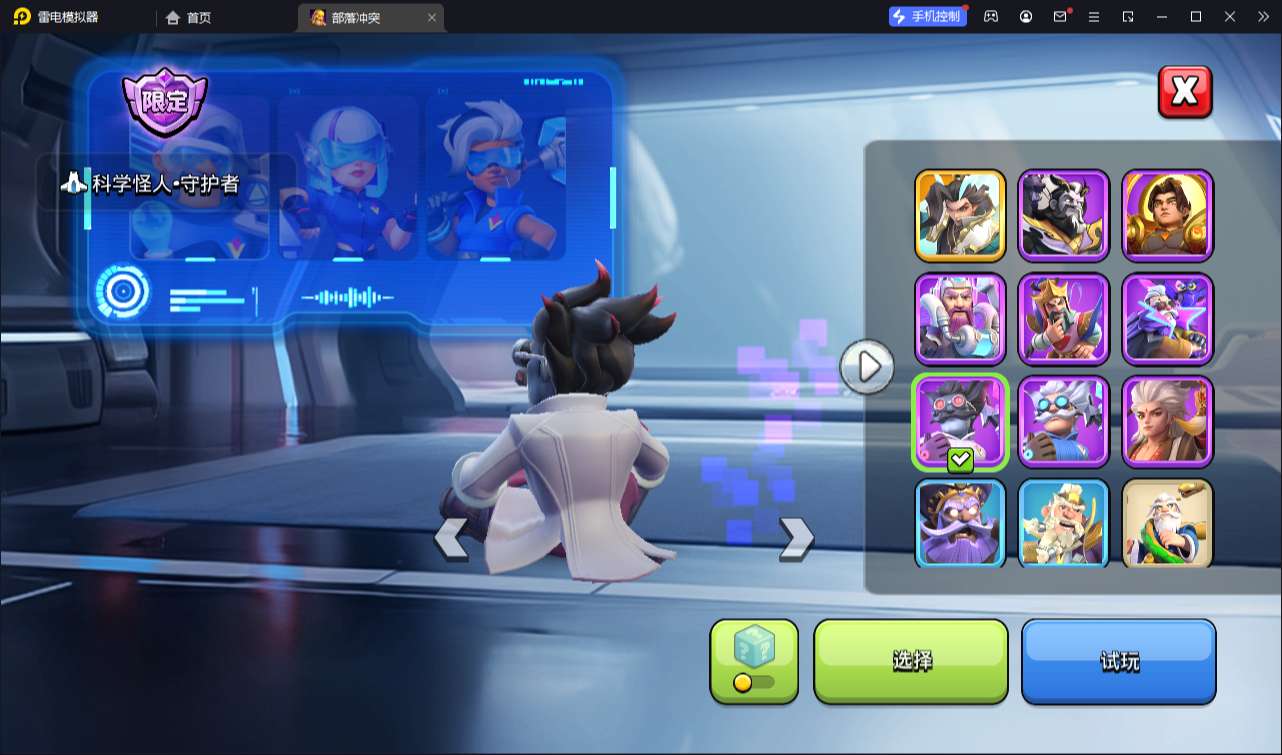The width and height of the screenshot is (1282, 755).
Task: Select the purple-bearded mech armor skin
Action: 960,319
